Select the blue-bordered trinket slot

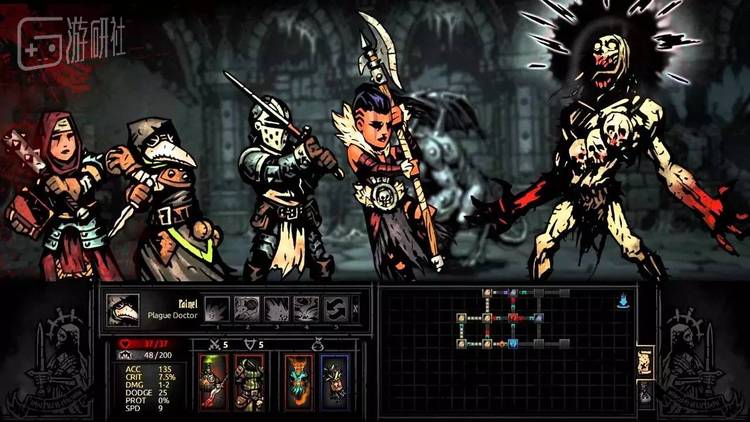point(334,382)
